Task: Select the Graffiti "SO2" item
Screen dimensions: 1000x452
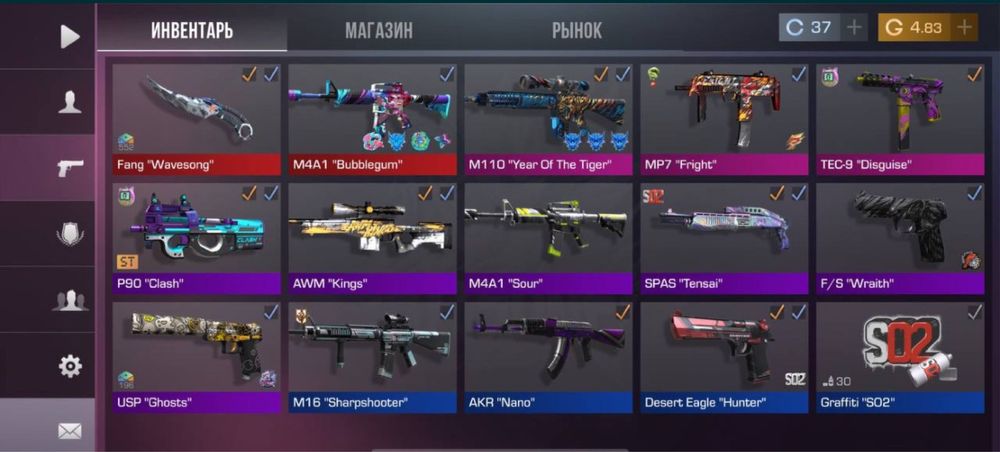Action: point(901,357)
